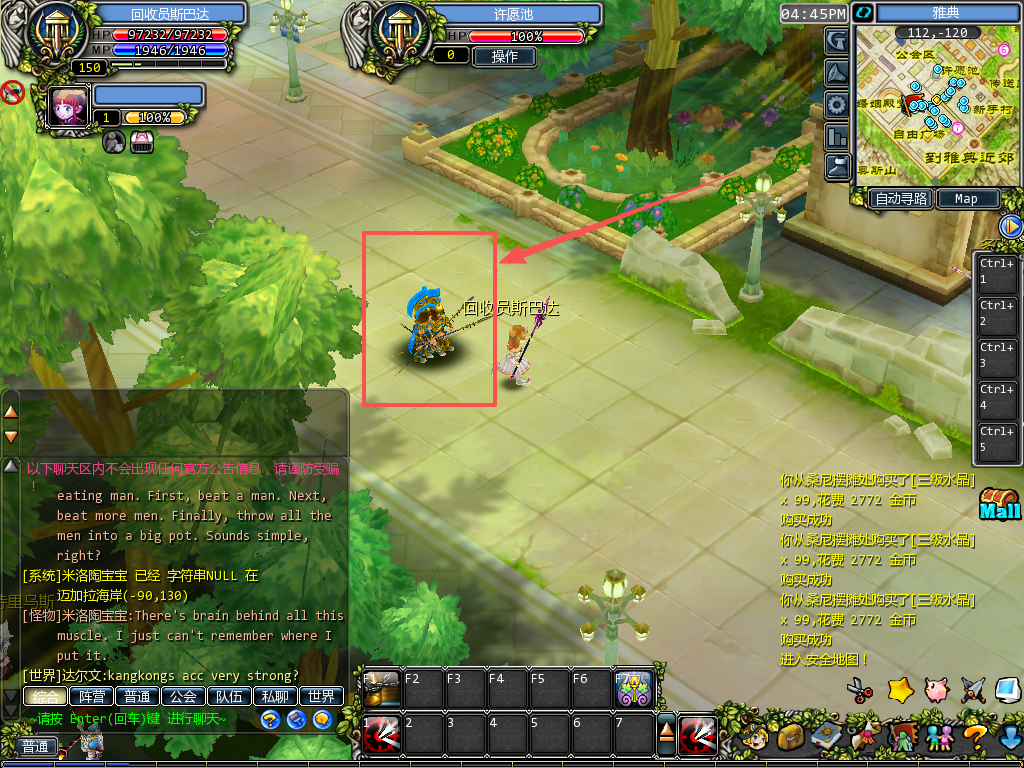Click the pet portrait under player frame

(x=70, y=107)
